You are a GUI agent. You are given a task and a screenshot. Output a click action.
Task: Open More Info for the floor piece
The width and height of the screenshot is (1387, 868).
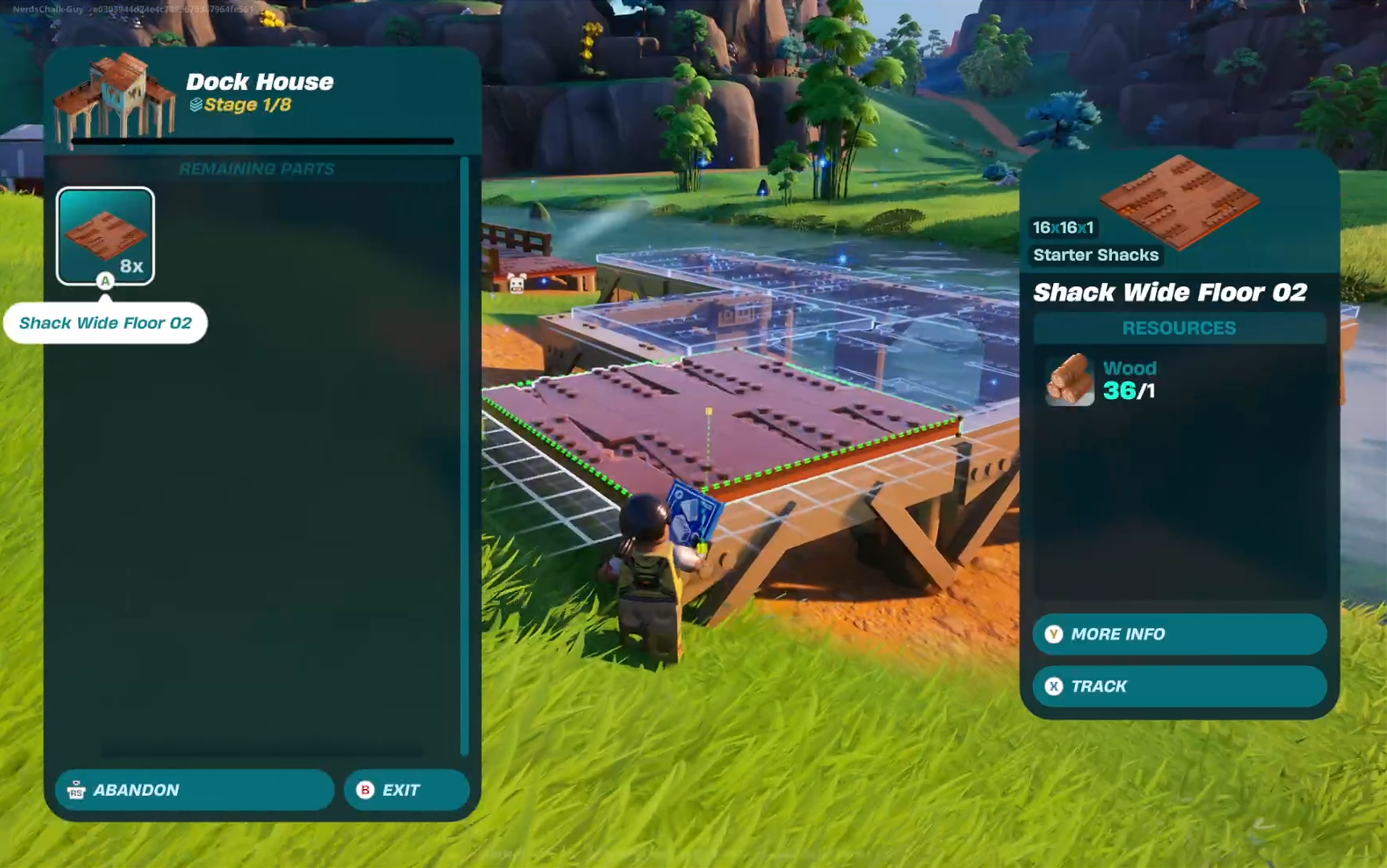tap(1179, 634)
